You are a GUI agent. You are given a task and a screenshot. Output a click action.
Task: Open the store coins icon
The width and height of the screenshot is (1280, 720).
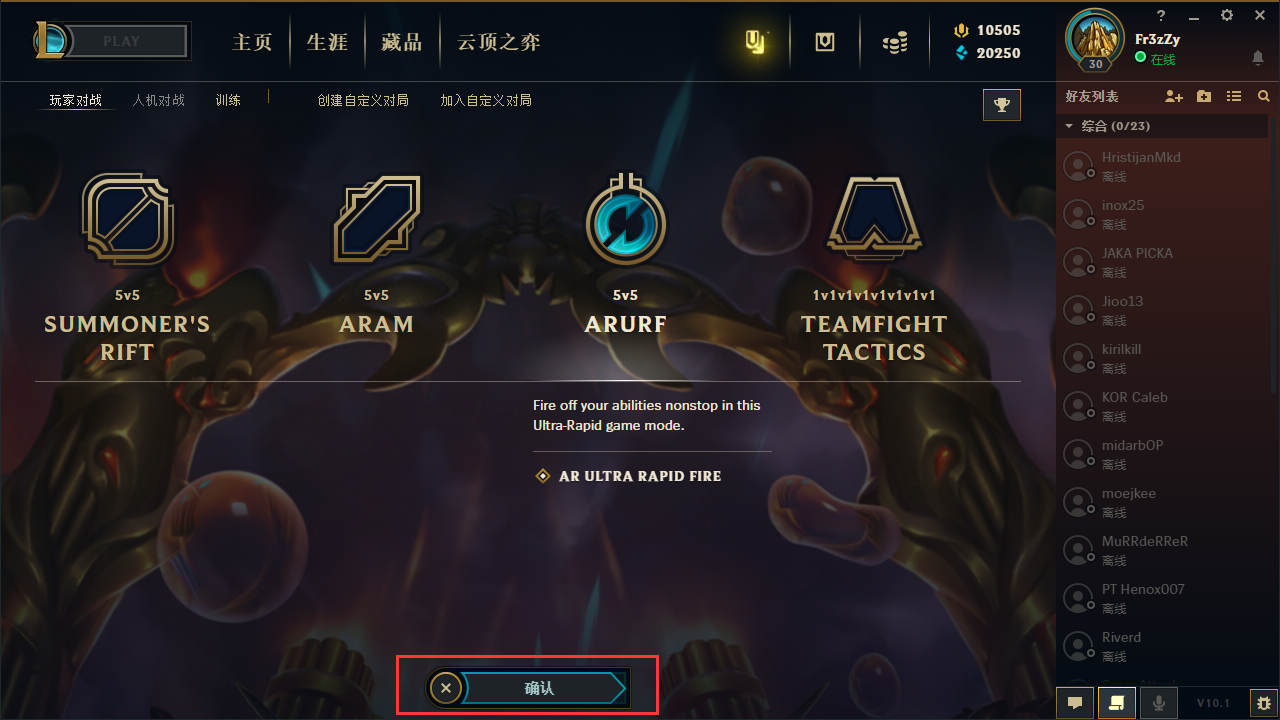pyautogui.click(x=895, y=43)
